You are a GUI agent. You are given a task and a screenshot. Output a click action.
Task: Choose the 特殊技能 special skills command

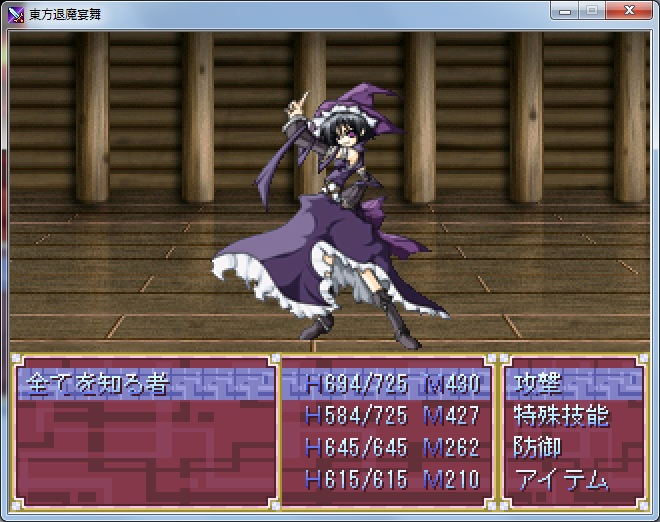(560, 416)
